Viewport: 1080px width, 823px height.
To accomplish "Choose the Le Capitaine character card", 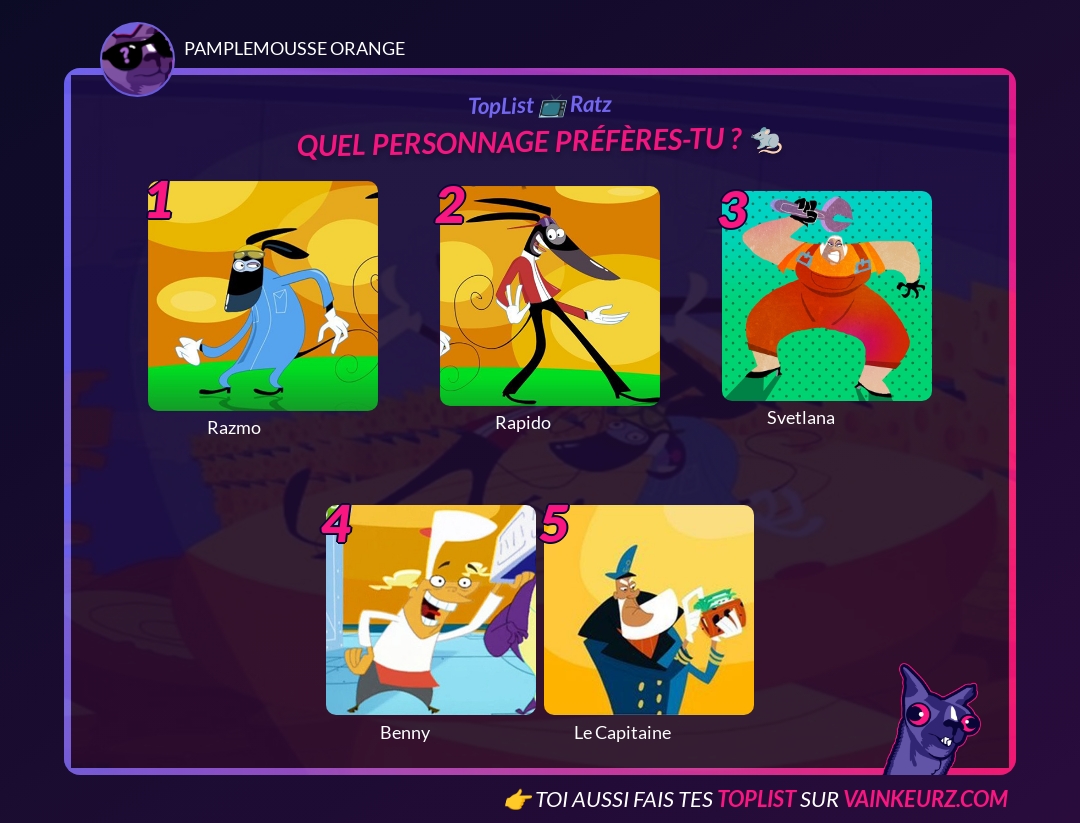I will click(x=649, y=610).
